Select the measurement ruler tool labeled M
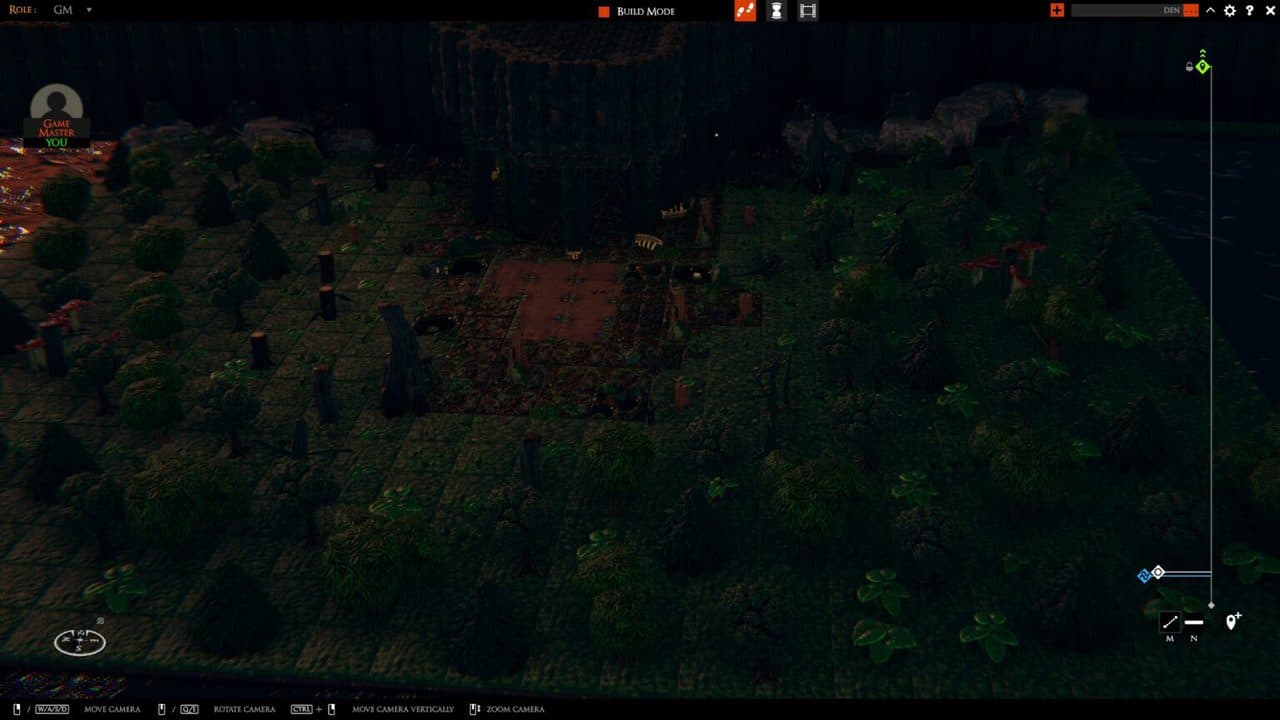The height and width of the screenshot is (720, 1280). coord(1170,622)
